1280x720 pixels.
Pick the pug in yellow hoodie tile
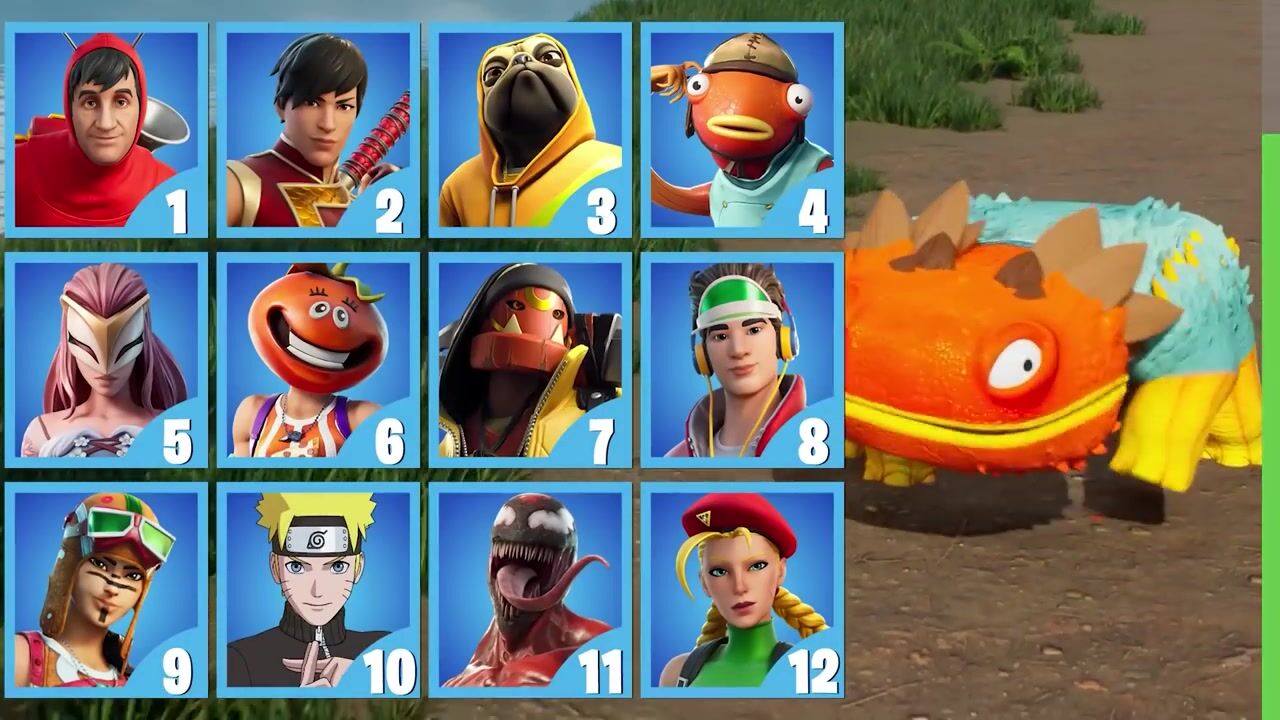tap(530, 130)
